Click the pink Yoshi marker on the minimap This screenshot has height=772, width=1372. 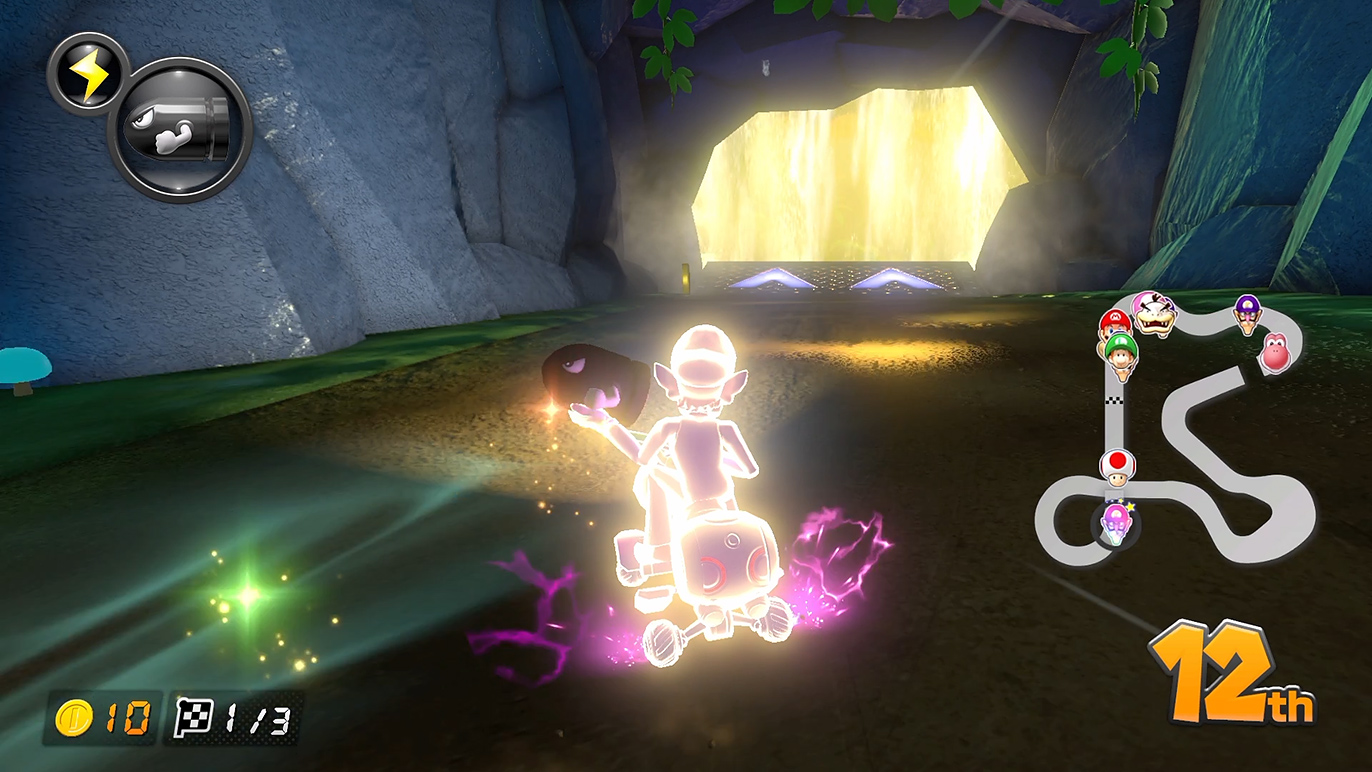(1275, 352)
